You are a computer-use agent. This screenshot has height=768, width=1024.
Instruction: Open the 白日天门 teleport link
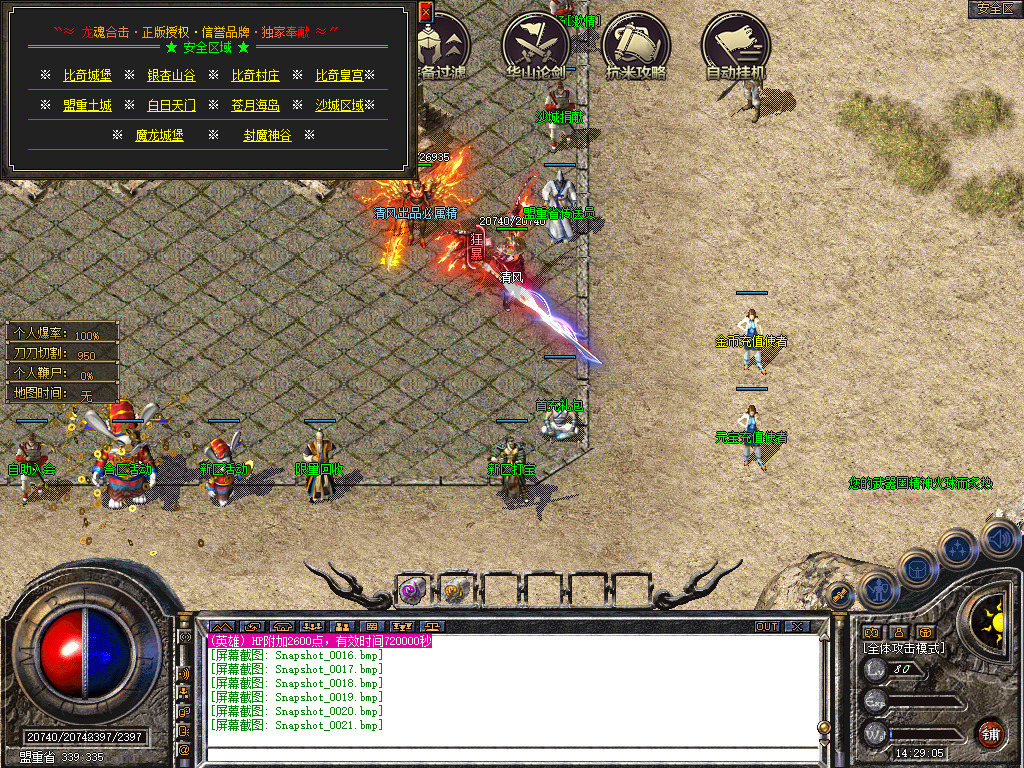pyautogui.click(x=171, y=105)
